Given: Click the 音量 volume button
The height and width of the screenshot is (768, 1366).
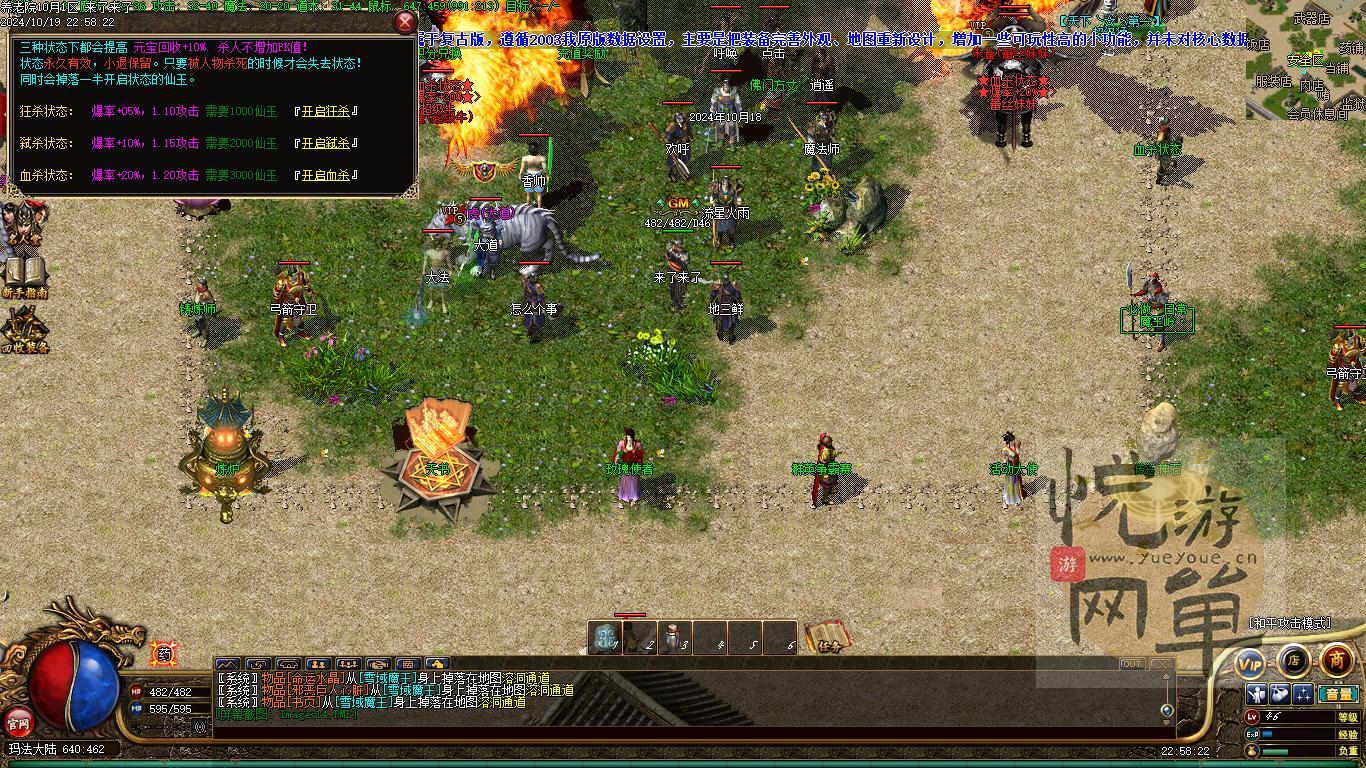Looking at the screenshot, I should pyautogui.click(x=1338, y=694).
